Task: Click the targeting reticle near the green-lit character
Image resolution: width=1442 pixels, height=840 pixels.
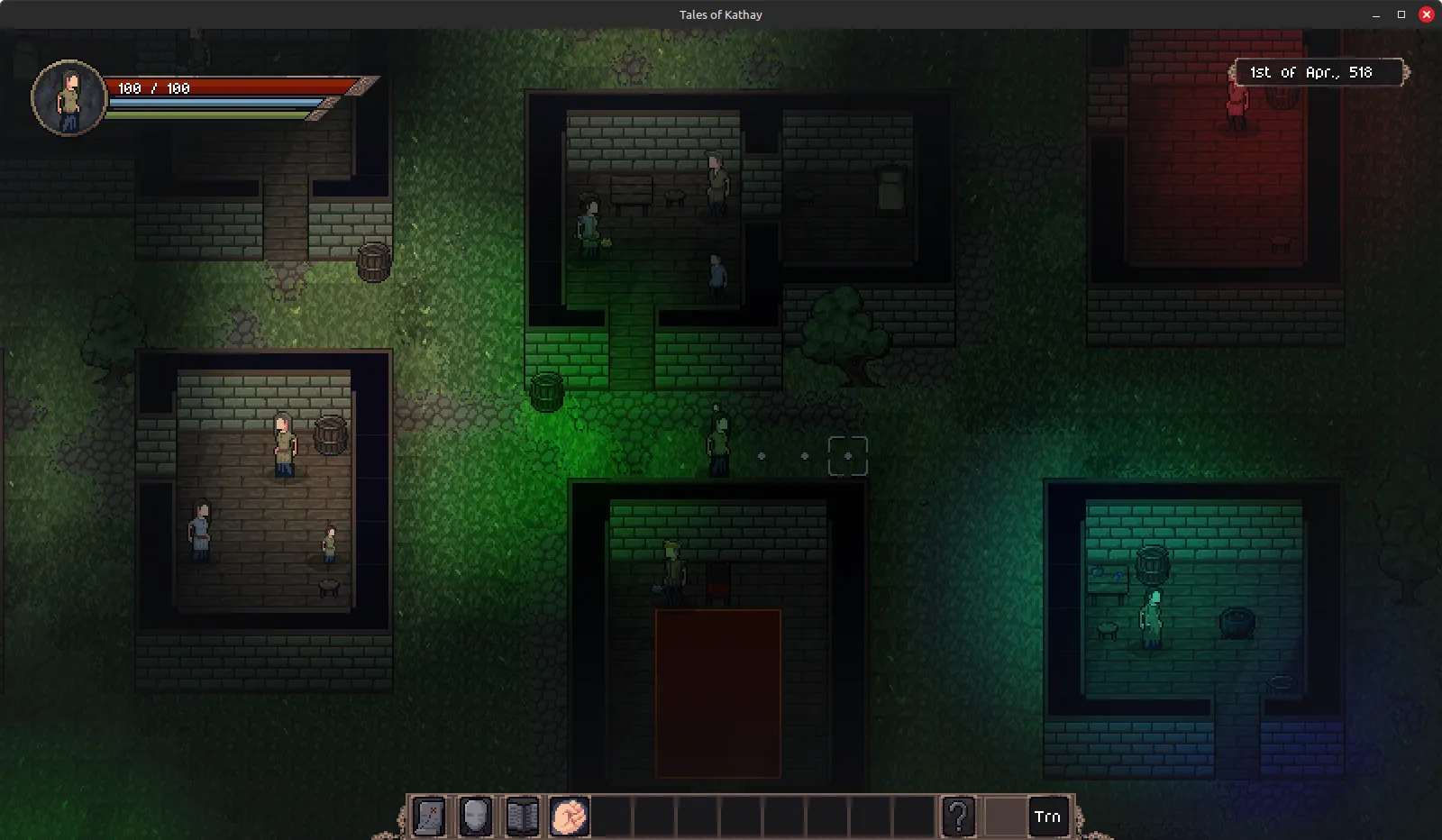Action: (847, 456)
